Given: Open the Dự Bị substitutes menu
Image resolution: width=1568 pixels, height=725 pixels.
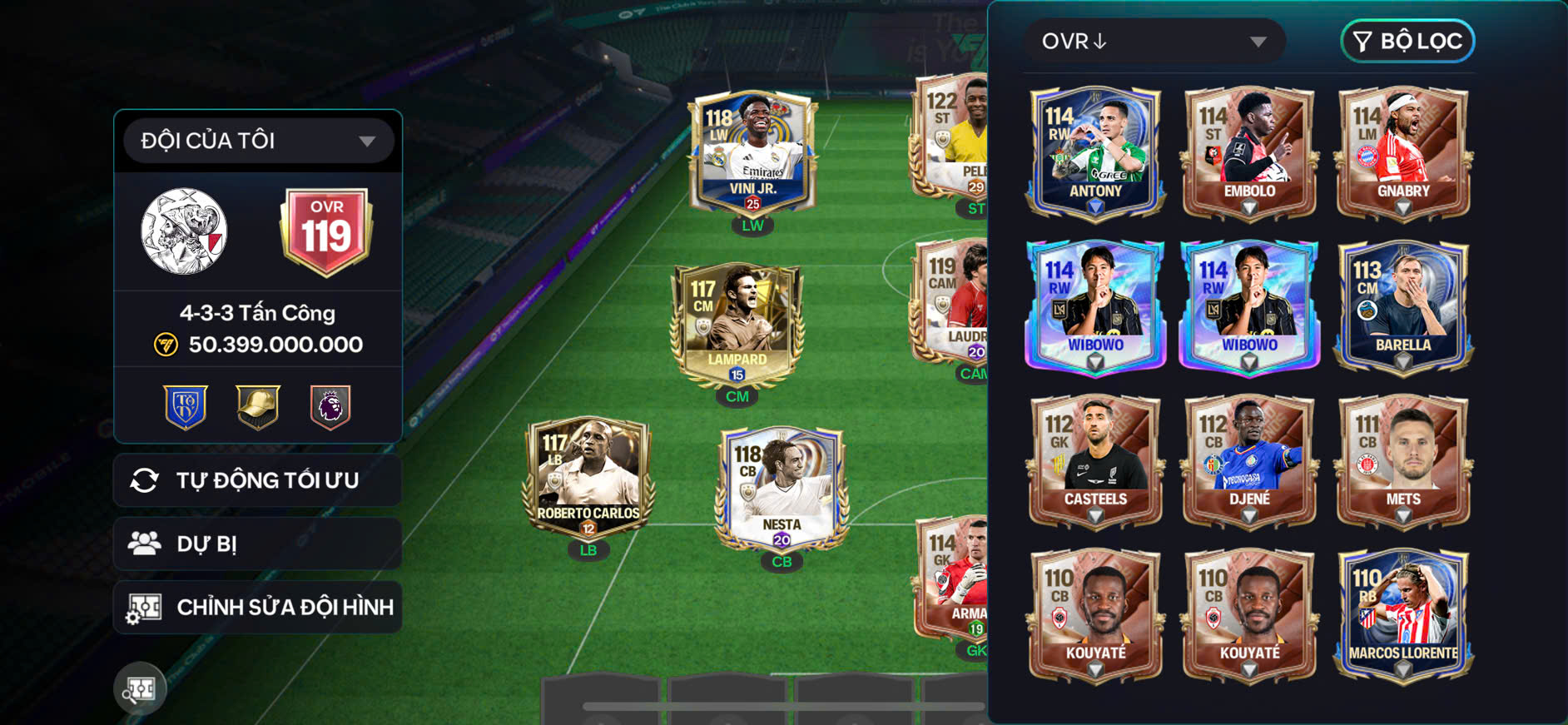Looking at the screenshot, I should tap(258, 544).
